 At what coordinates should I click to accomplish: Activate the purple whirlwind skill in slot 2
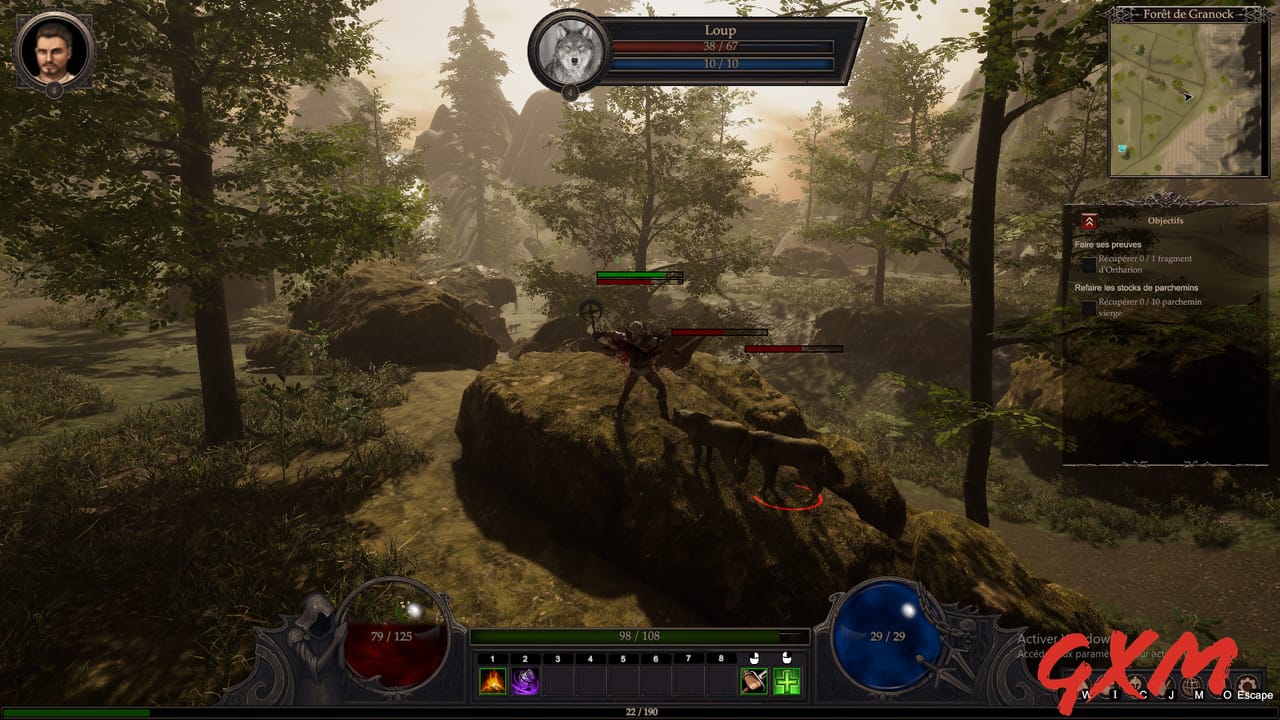[525, 681]
